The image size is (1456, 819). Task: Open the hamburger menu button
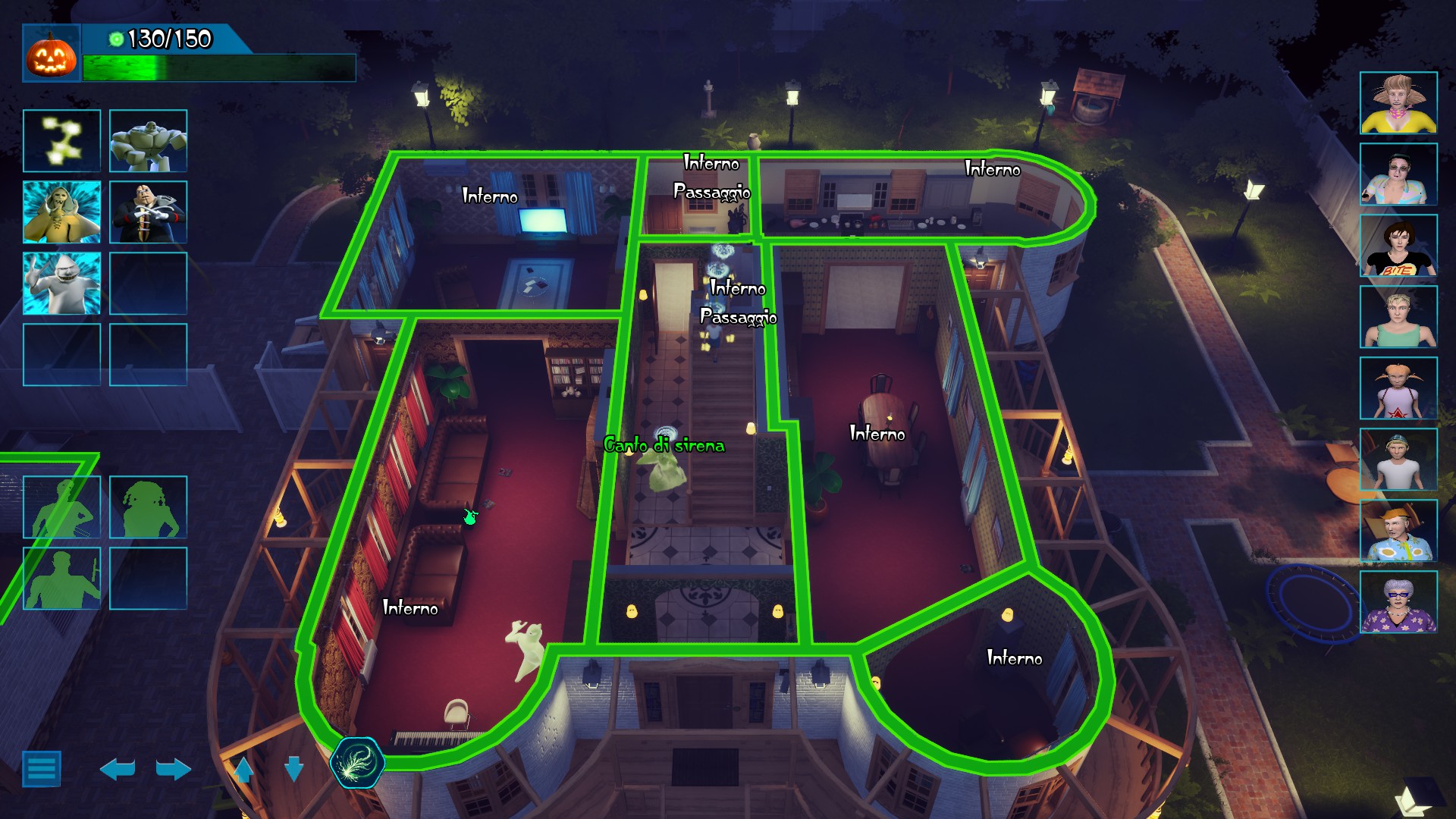coord(42,769)
